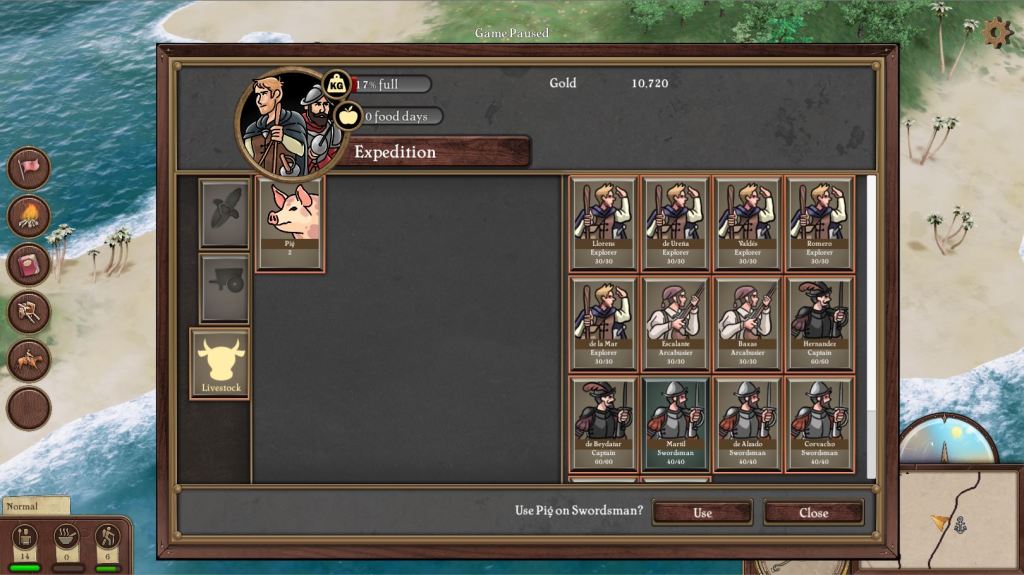This screenshot has width=1024, height=575.
Task: Select explorer Llorens card
Action: point(603,224)
